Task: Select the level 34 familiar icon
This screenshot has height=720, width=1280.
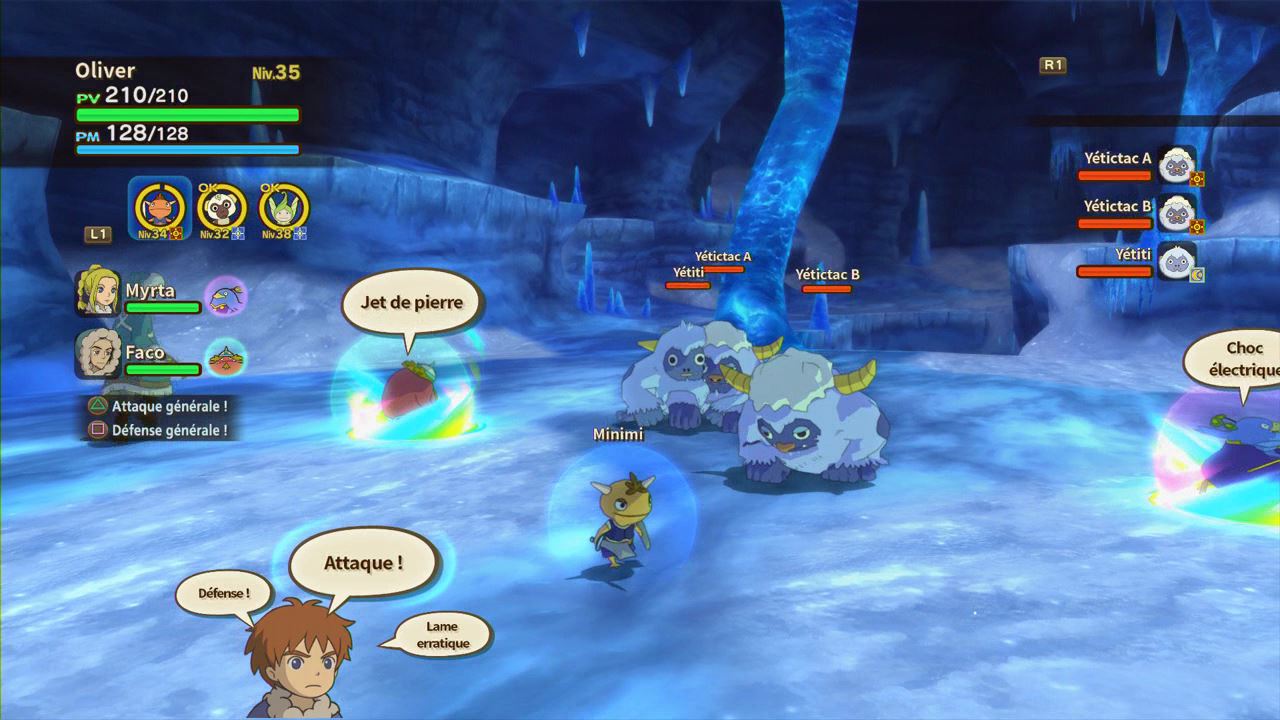Action: pos(160,207)
